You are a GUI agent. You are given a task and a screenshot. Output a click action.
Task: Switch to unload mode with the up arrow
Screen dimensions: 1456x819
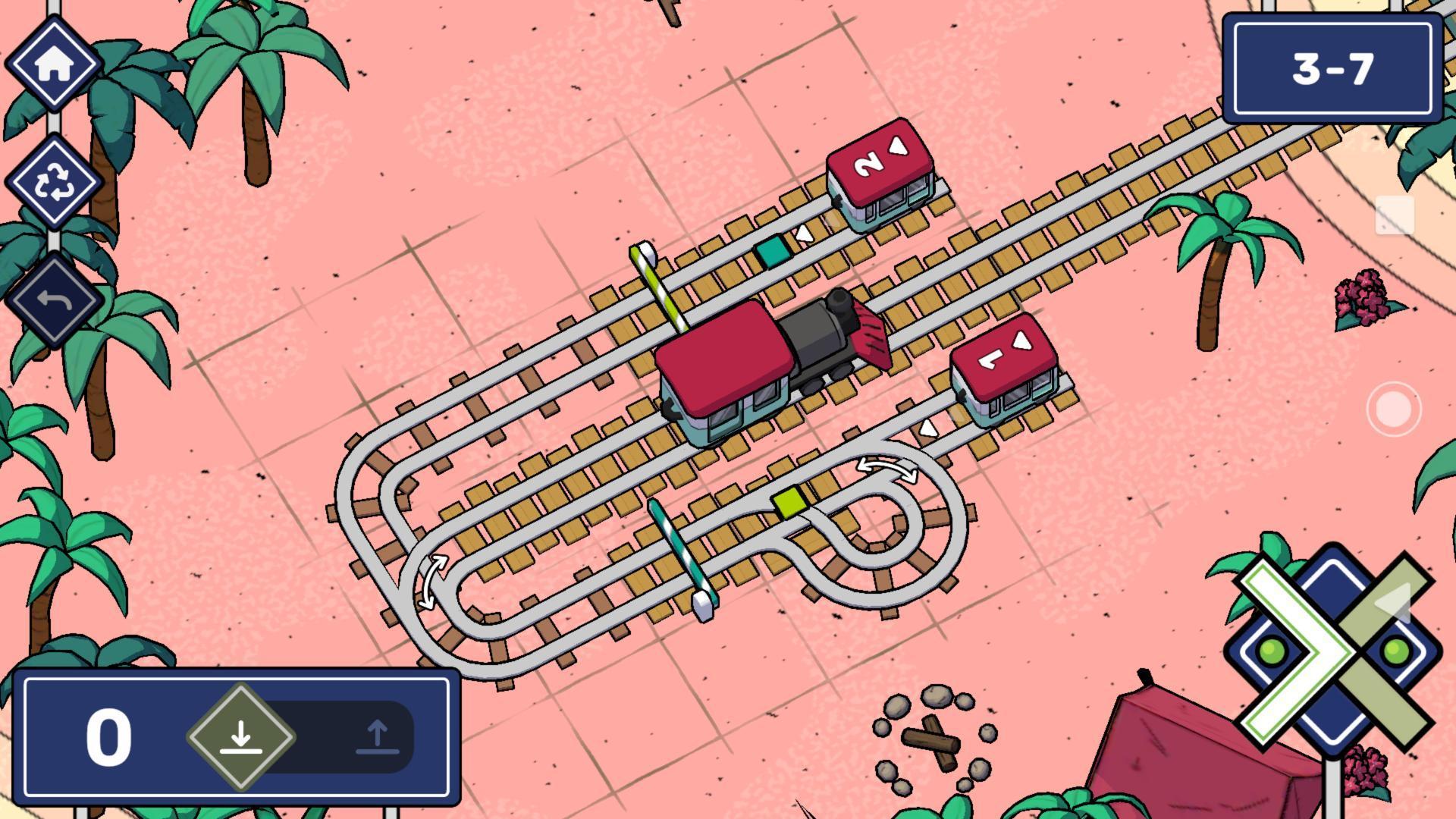point(379,736)
